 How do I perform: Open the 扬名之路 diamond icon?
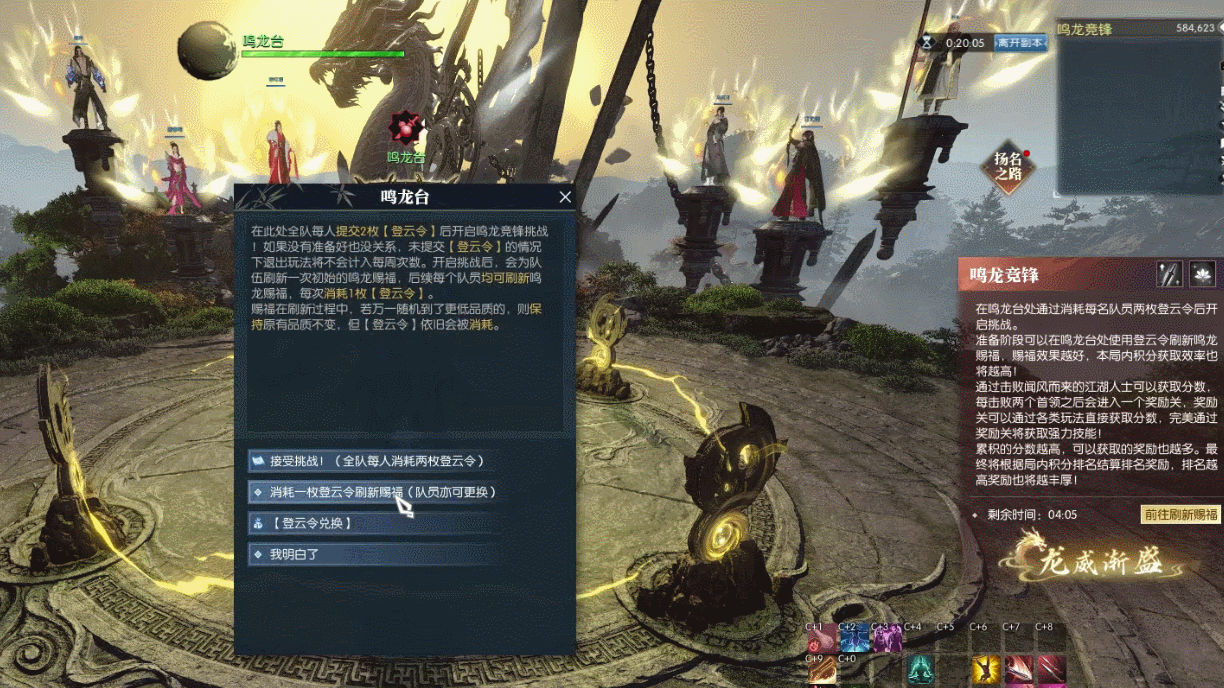pyautogui.click(x=1008, y=167)
